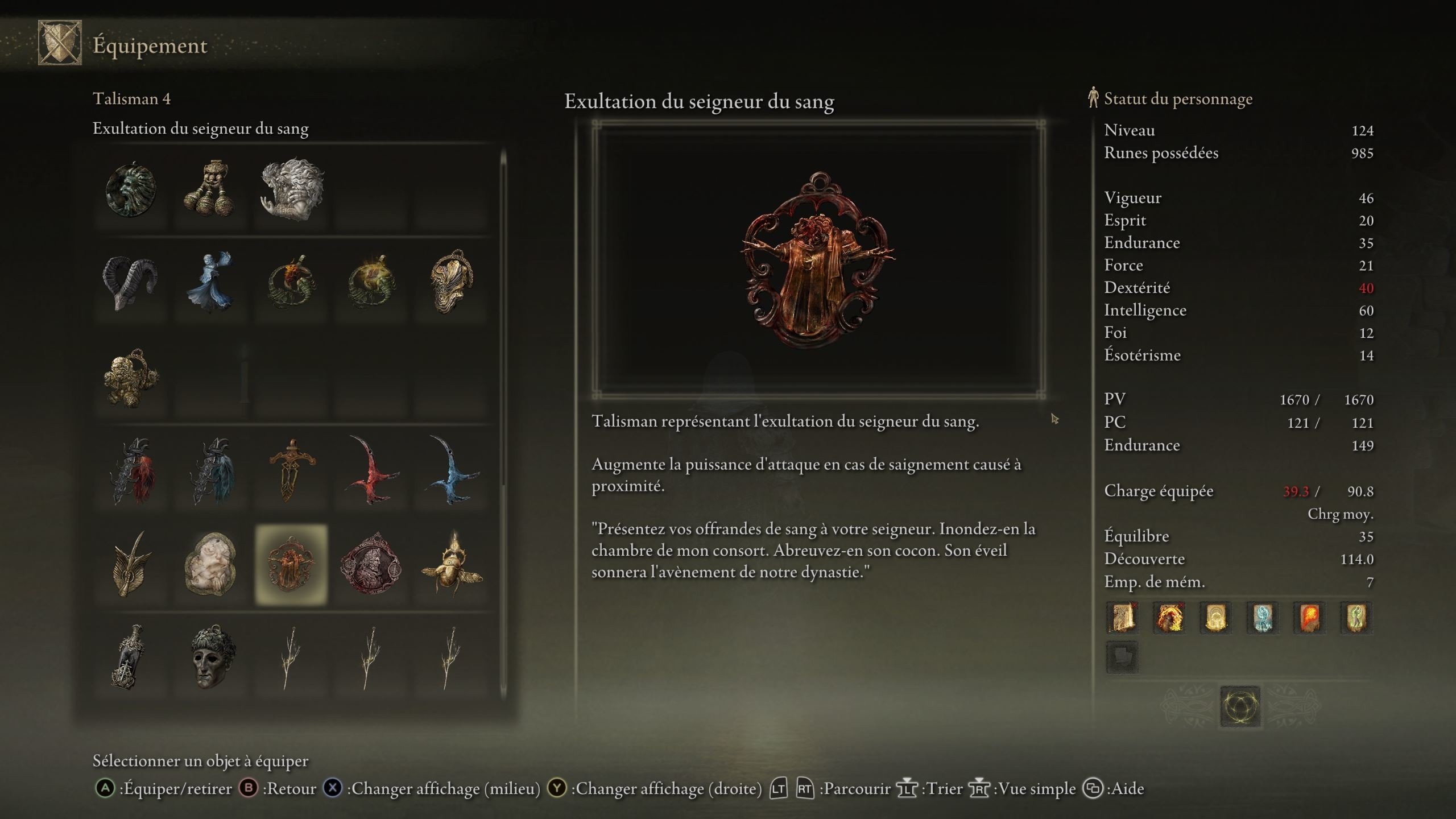Select the bronze dagger talisman
Viewport: 1456px width, 819px height.
(291, 470)
